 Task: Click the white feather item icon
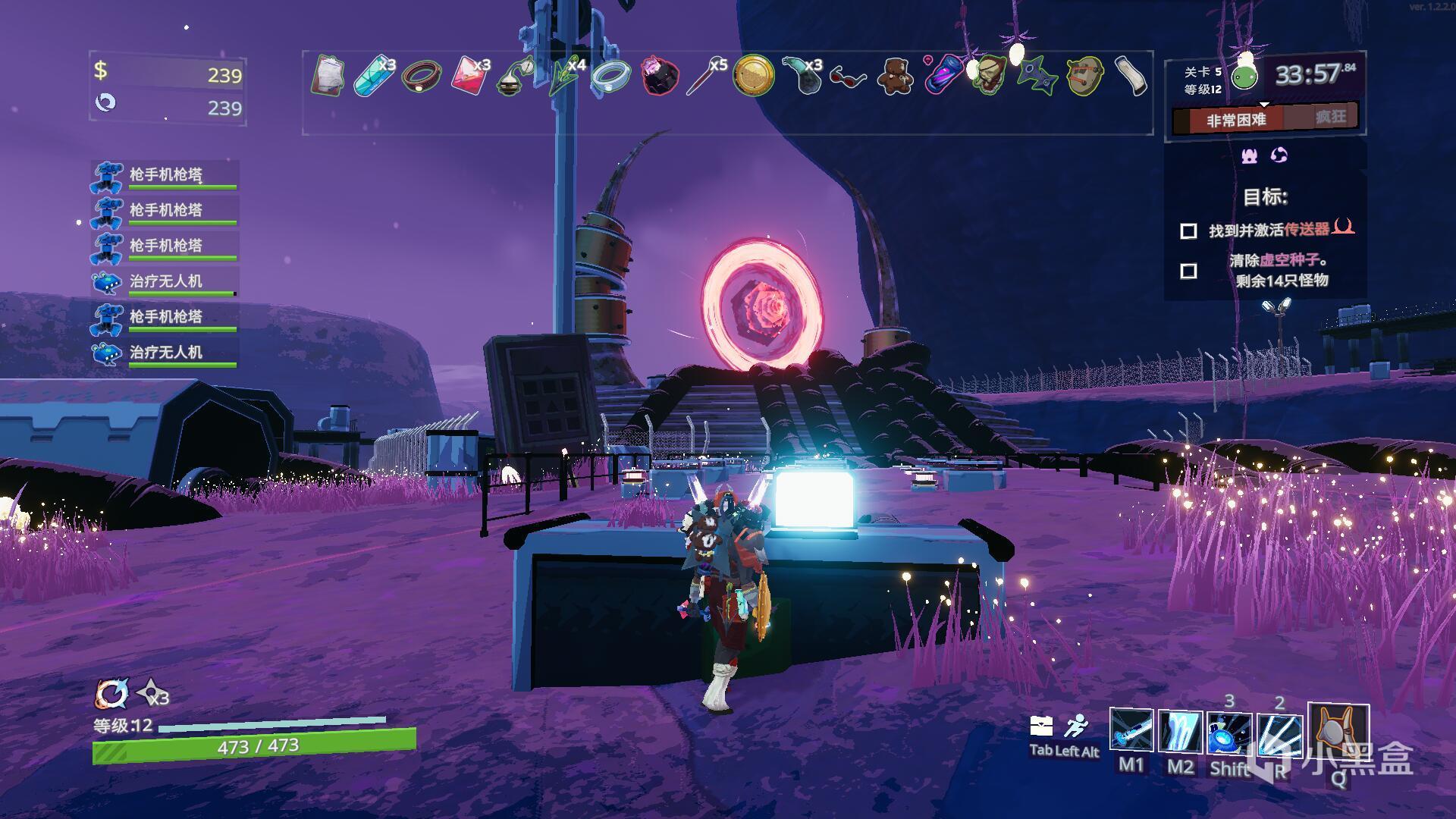1131,76
